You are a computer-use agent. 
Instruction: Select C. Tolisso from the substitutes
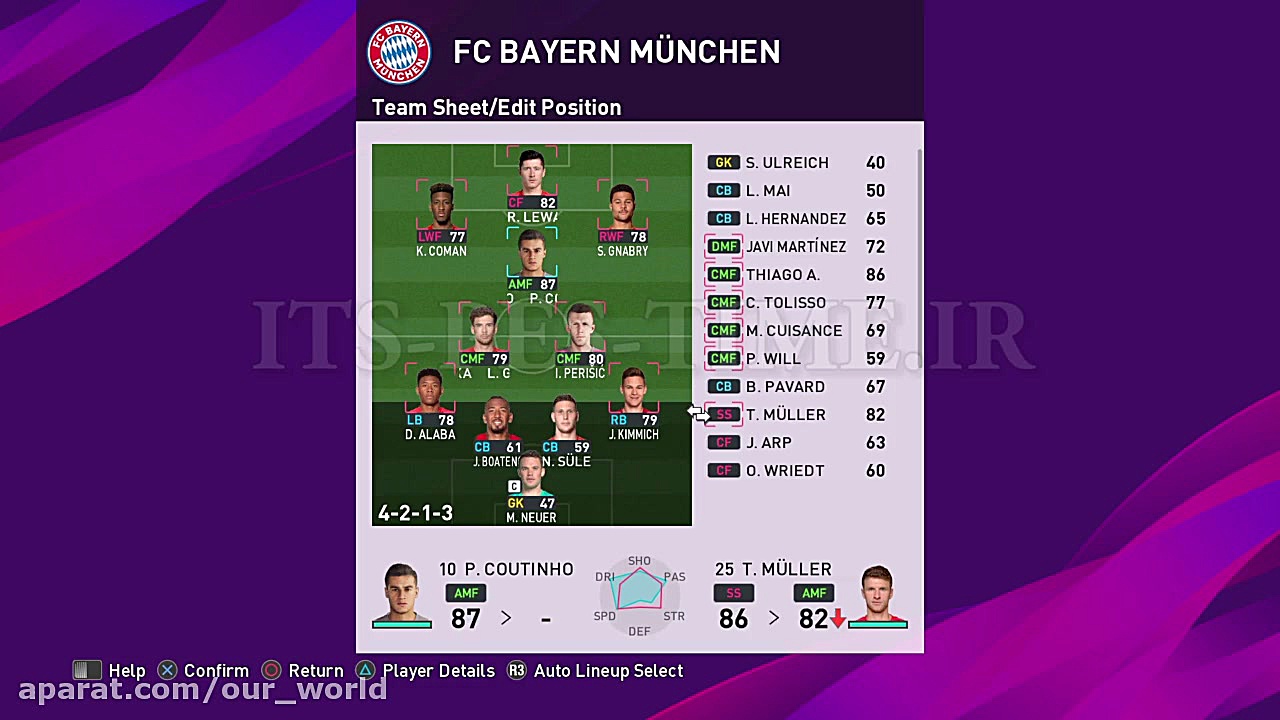(x=785, y=303)
